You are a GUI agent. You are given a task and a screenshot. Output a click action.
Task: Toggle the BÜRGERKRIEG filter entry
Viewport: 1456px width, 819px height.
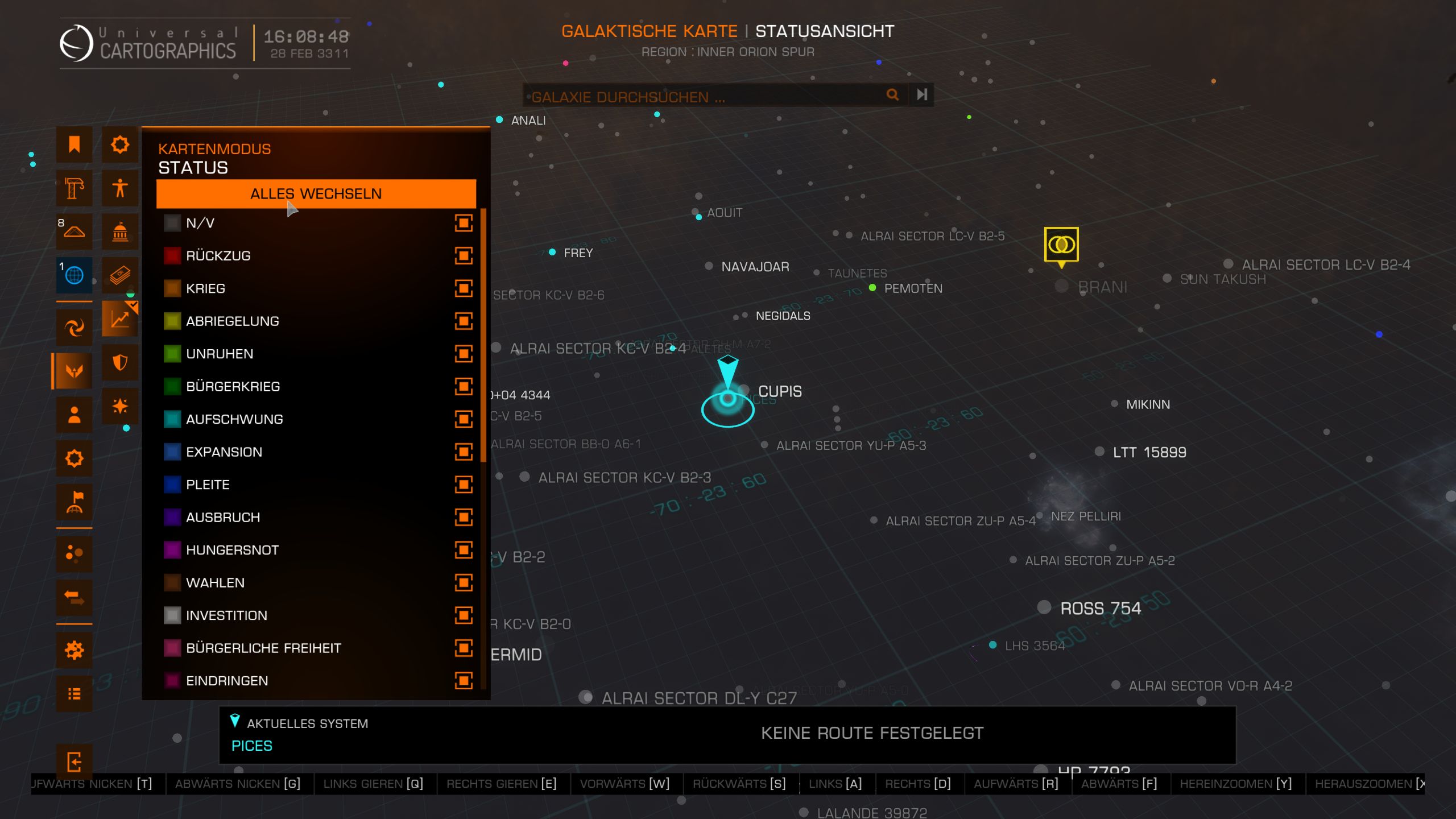pyautogui.click(x=464, y=387)
